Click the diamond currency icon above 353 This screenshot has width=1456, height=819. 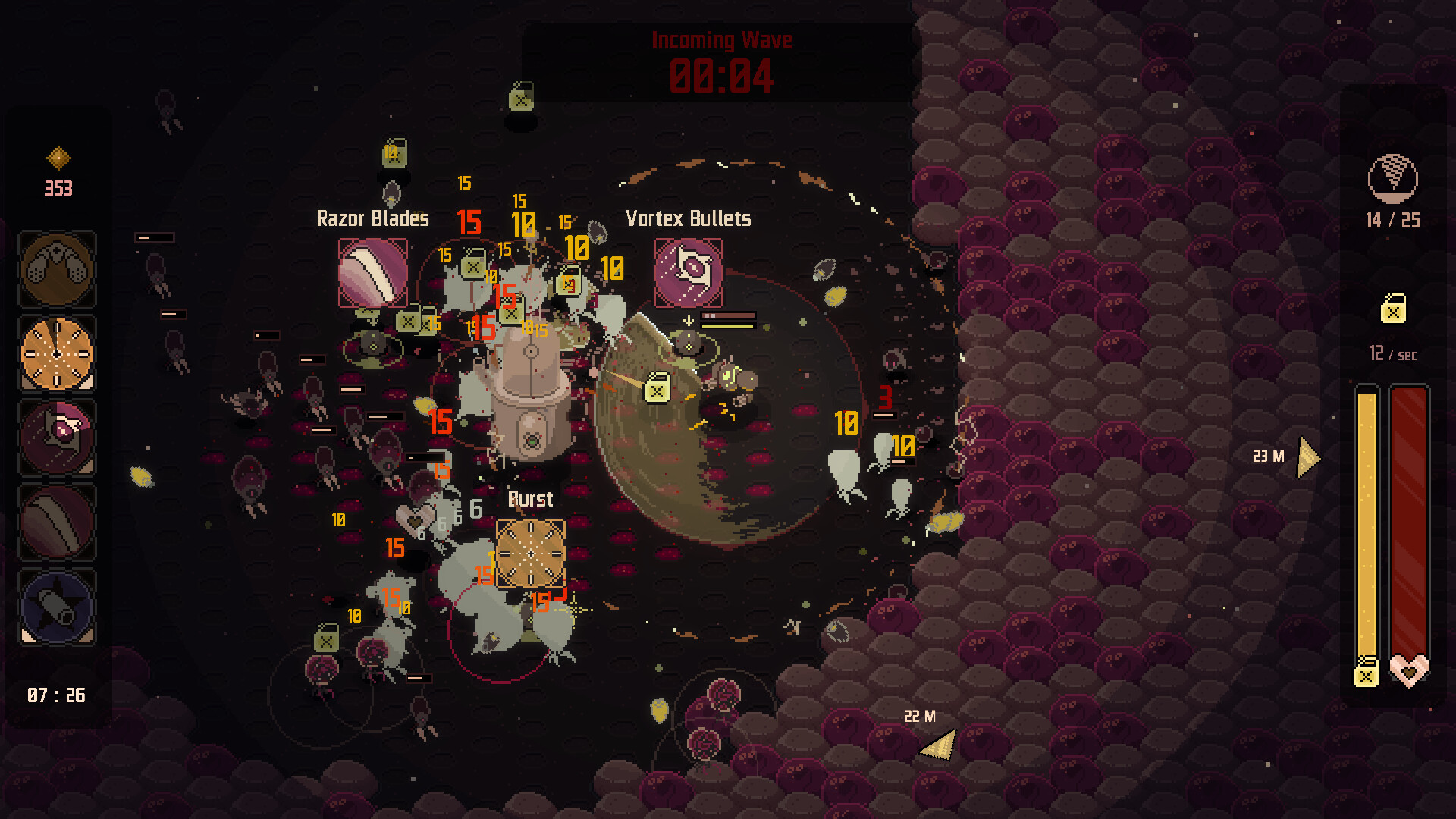(58, 158)
